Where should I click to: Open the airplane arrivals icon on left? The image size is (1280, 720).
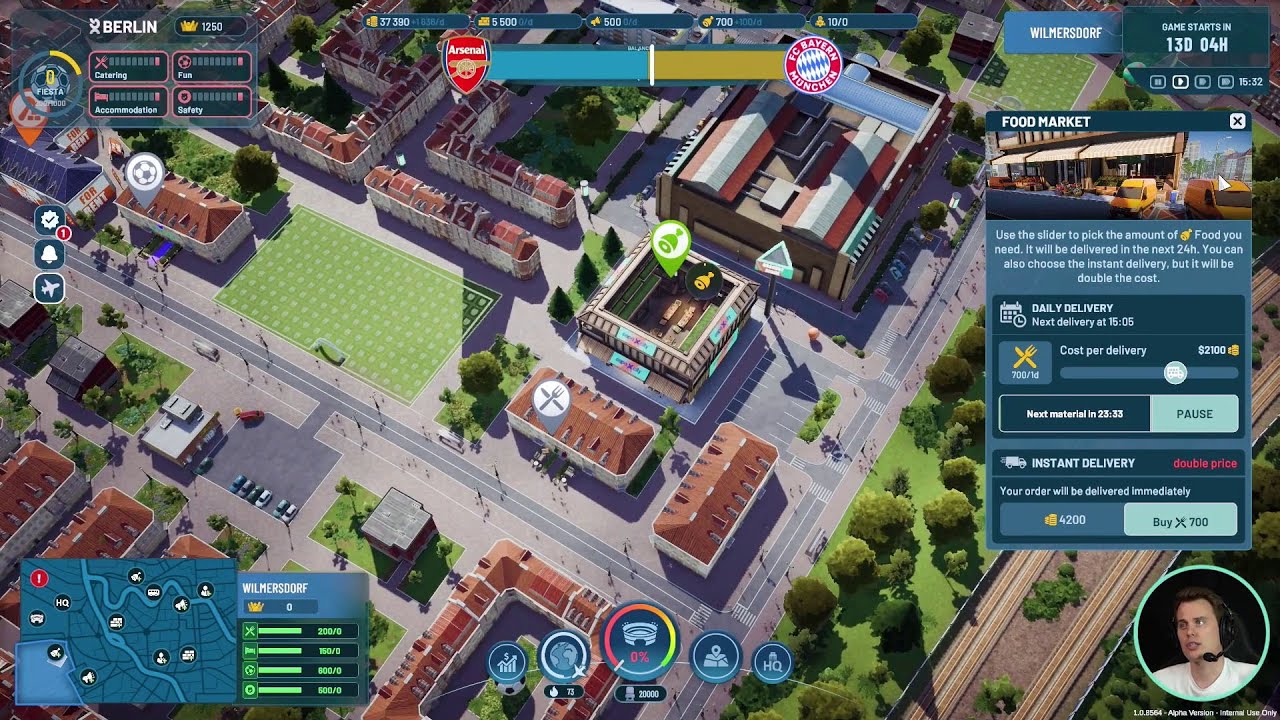(49, 289)
